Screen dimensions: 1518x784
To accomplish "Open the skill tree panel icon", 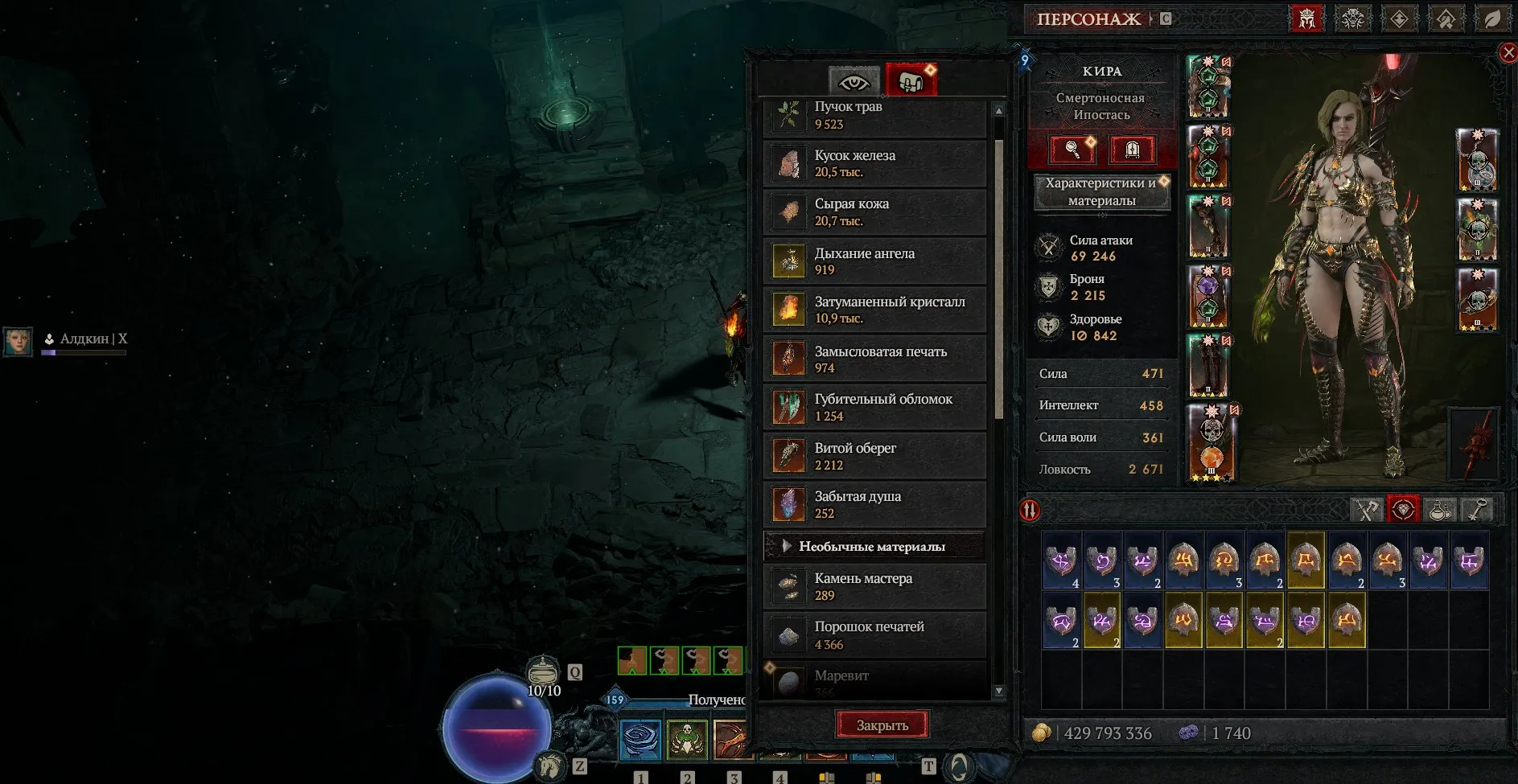I will pyautogui.click(x=1353, y=18).
